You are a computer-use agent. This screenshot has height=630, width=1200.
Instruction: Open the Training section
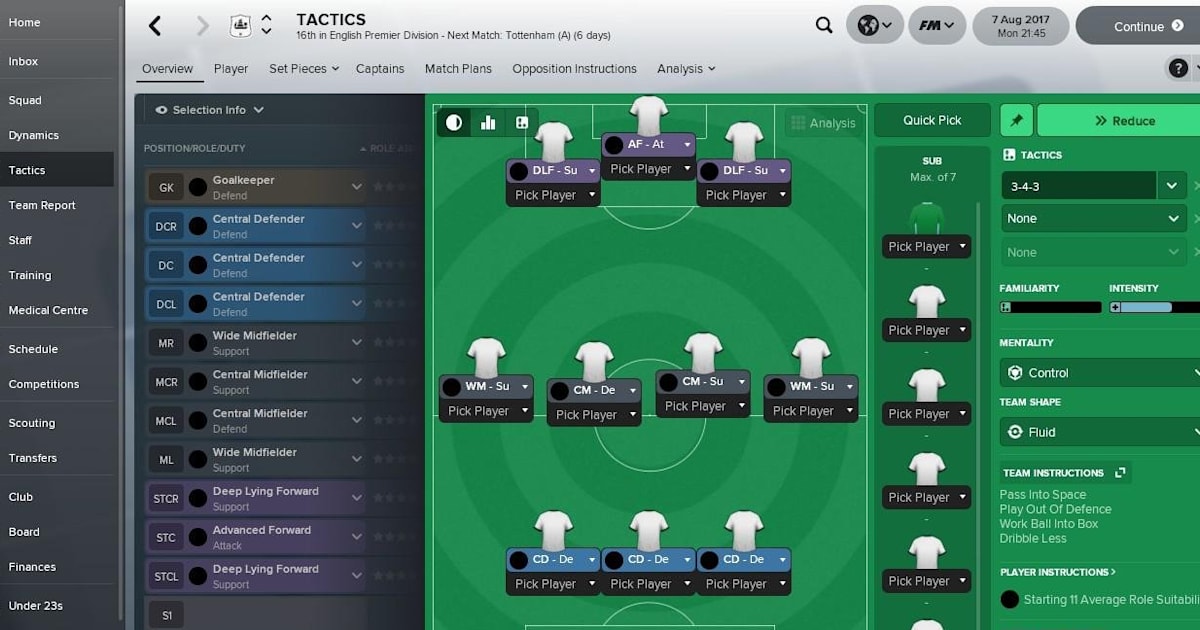pyautogui.click(x=30, y=275)
